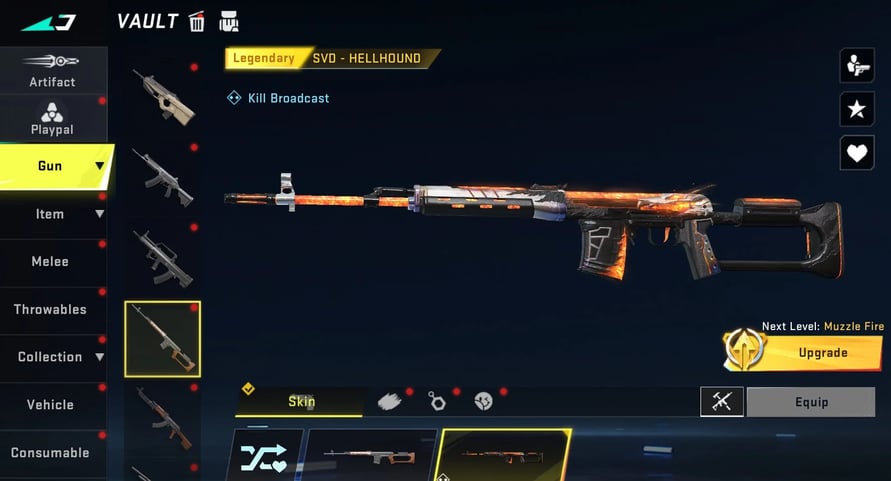The height and width of the screenshot is (481, 891).
Task: Click the shuffle favorites skin tile
Action: click(x=264, y=457)
